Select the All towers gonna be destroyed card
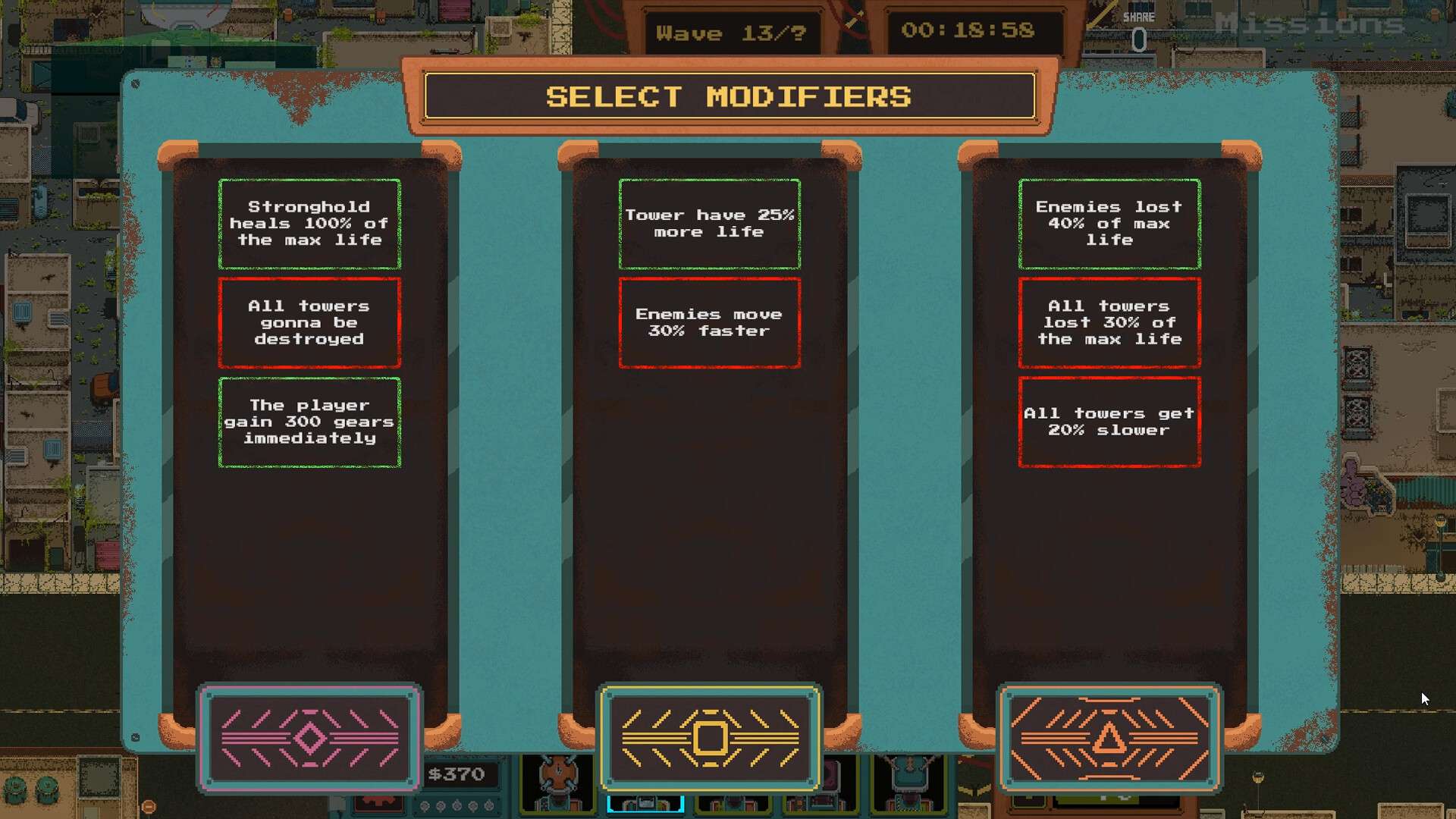Image resolution: width=1456 pixels, height=819 pixels. 309,323
